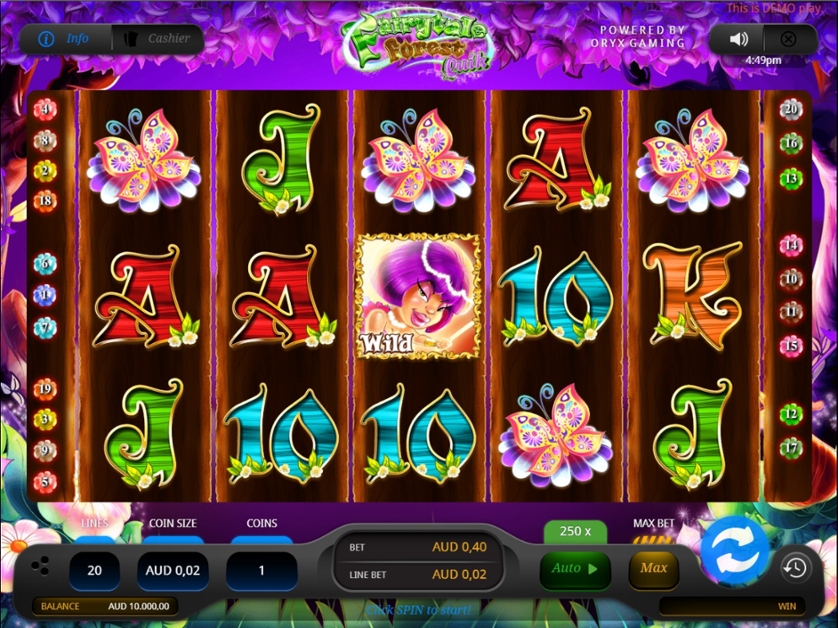
Task: Show payline number 17
Action: click(791, 447)
